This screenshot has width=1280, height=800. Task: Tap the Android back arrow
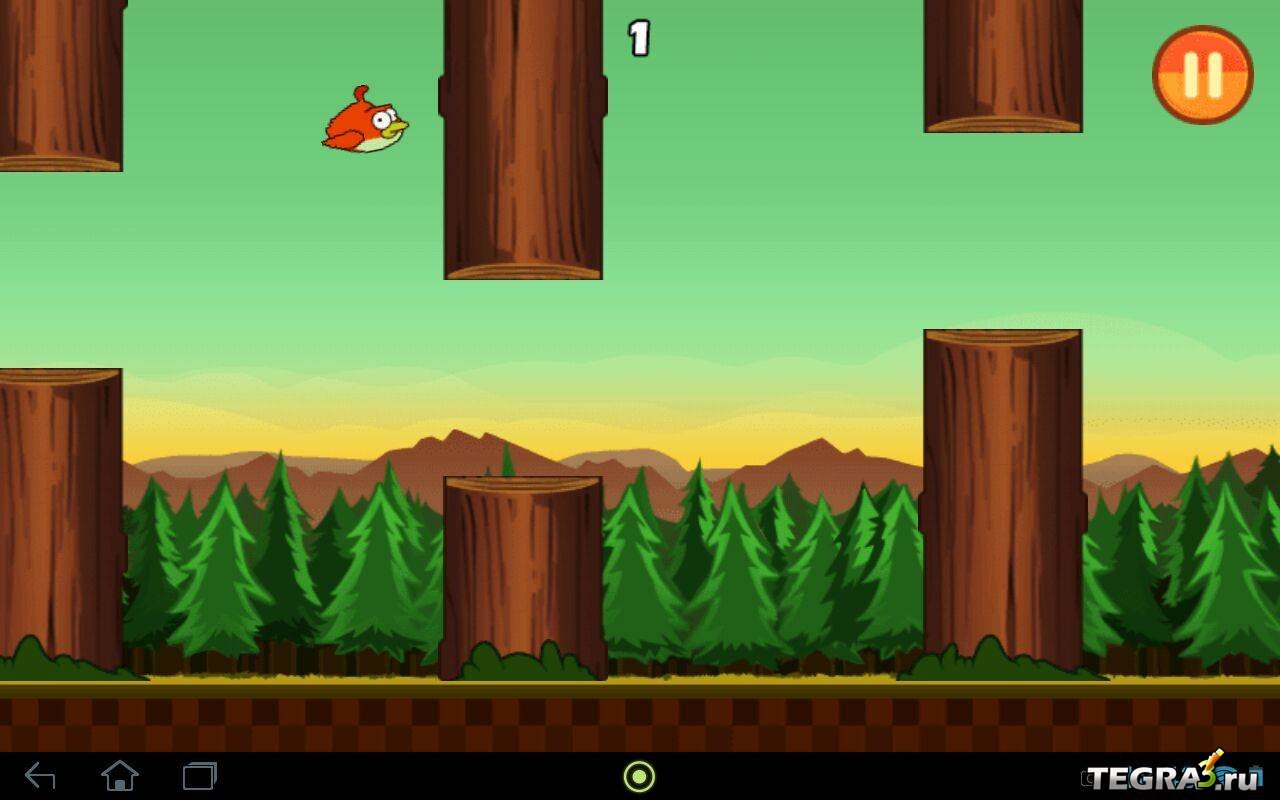[40, 776]
